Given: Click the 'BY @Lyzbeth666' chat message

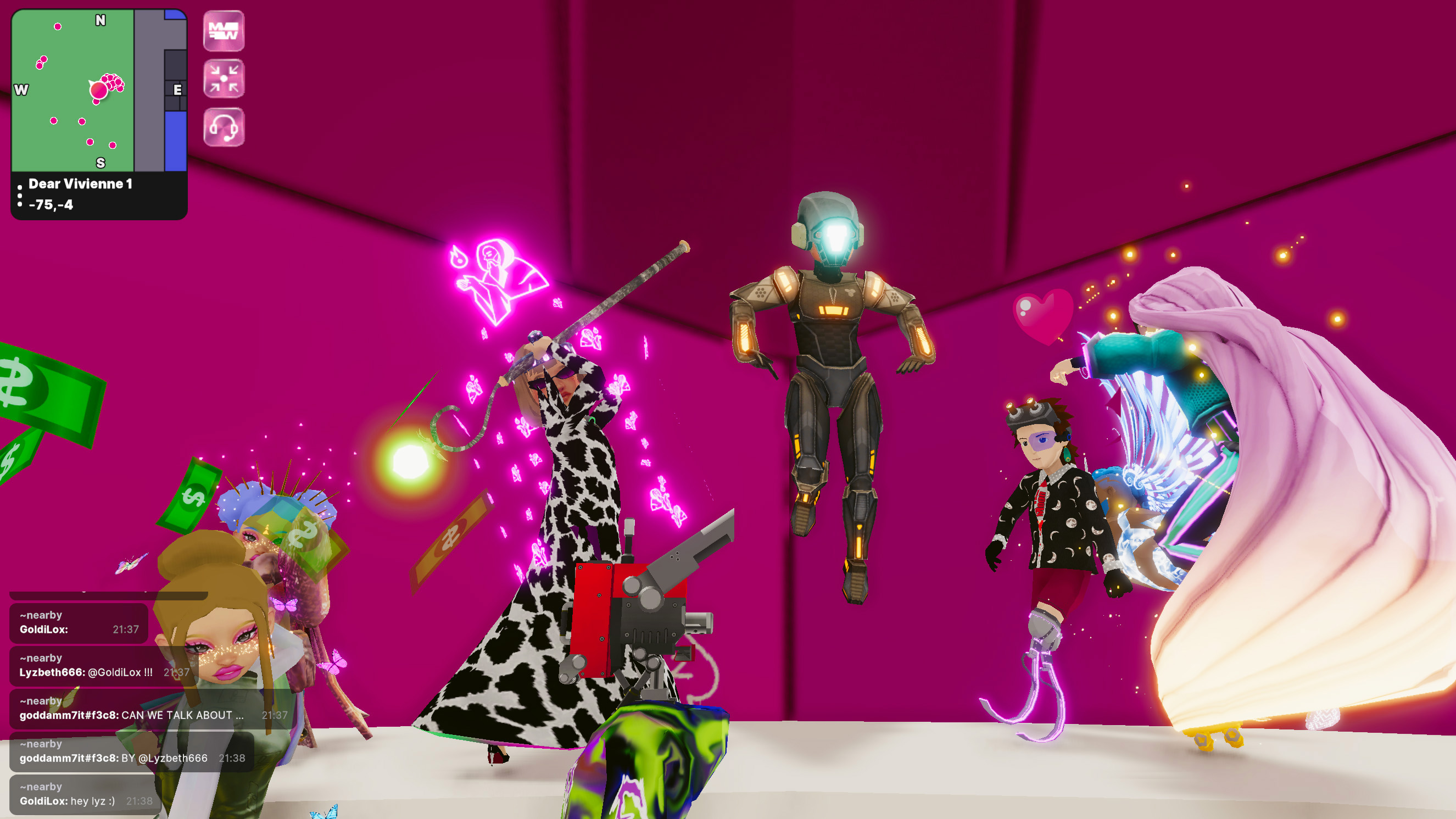Looking at the screenshot, I should point(131,752).
